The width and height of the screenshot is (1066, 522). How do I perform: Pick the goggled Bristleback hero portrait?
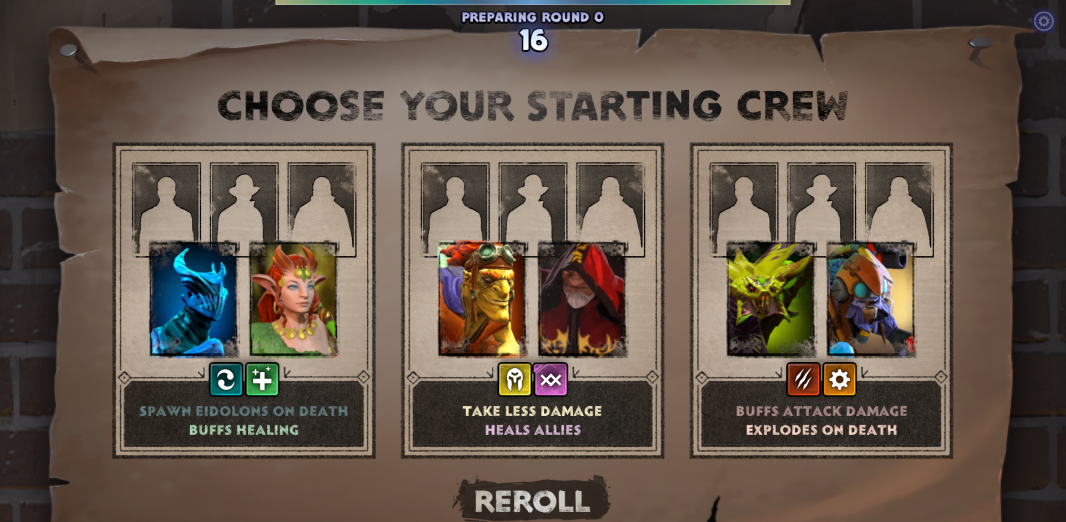[x=482, y=299]
